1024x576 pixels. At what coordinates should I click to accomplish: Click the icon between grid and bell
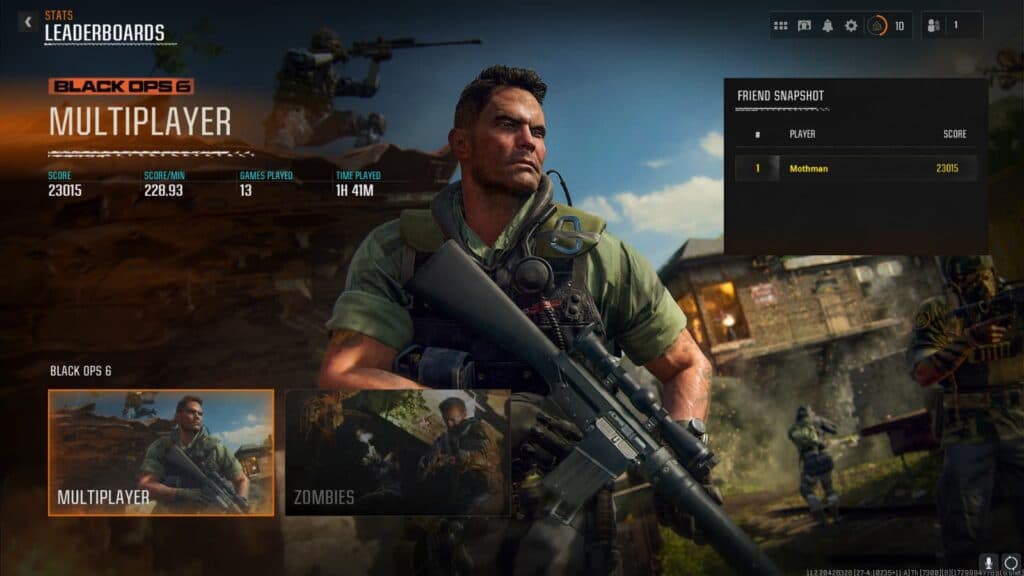(804, 26)
